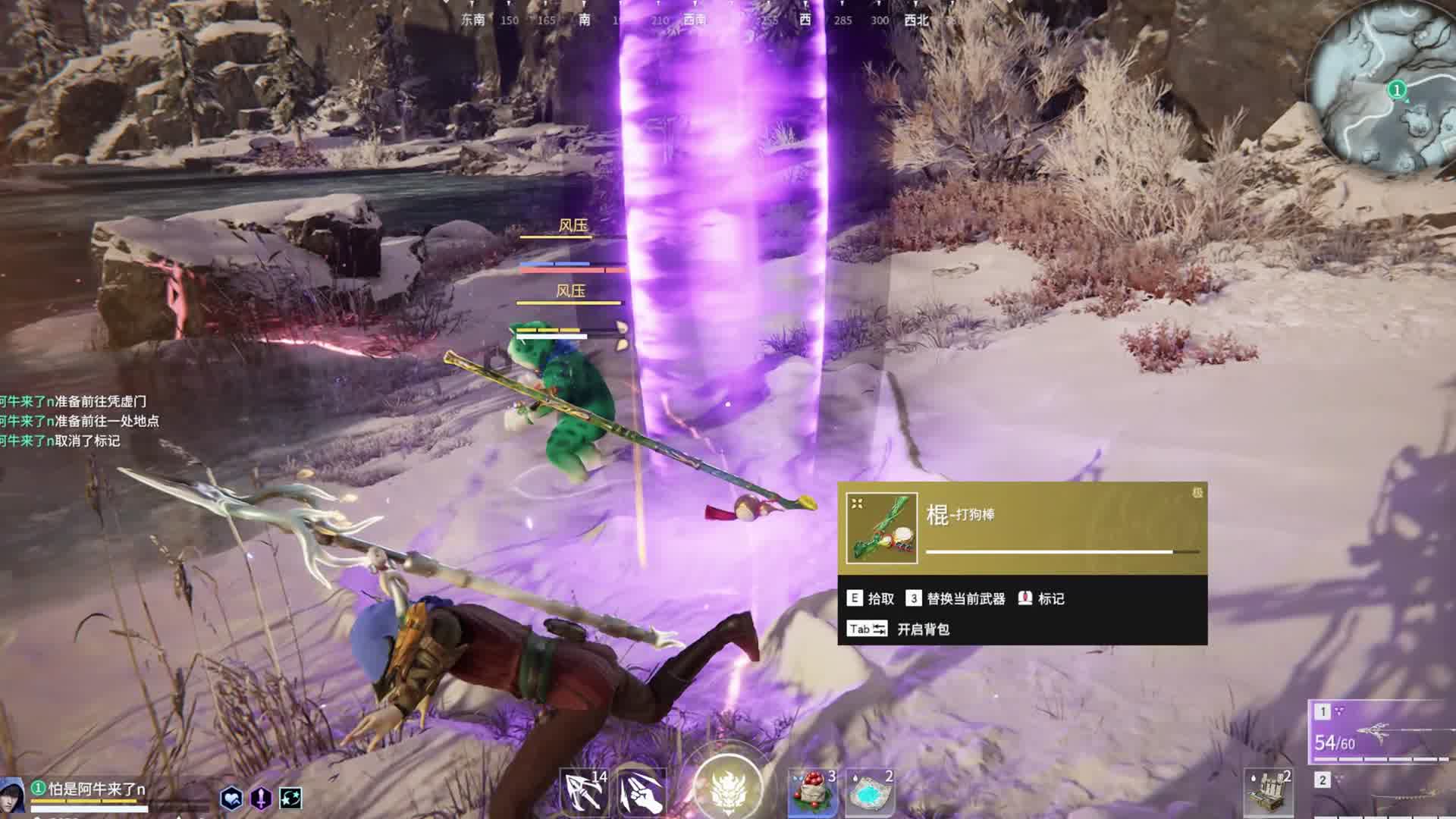Use the red berry pouch consumable
1456x819 pixels.
[811, 792]
